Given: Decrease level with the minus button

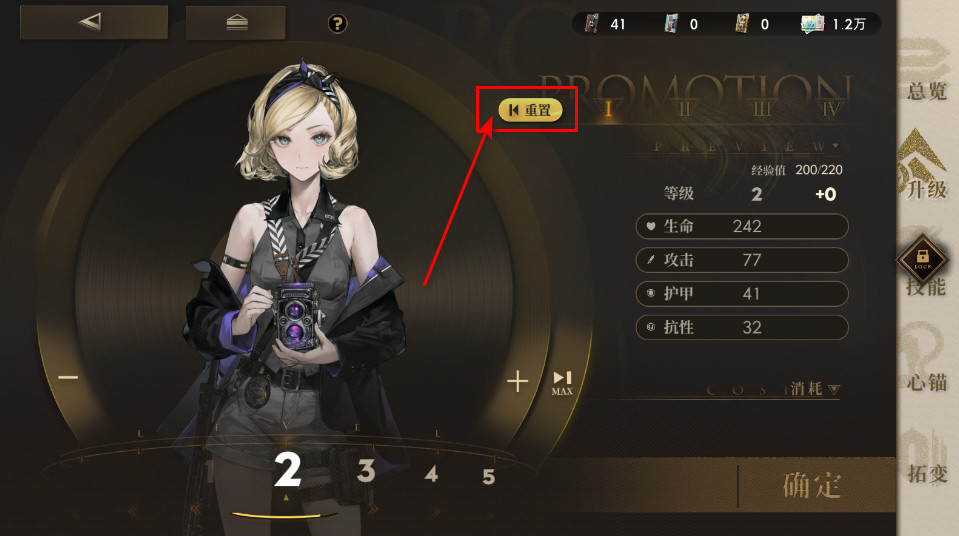Looking at the screenshot, I should pos(68,378).
